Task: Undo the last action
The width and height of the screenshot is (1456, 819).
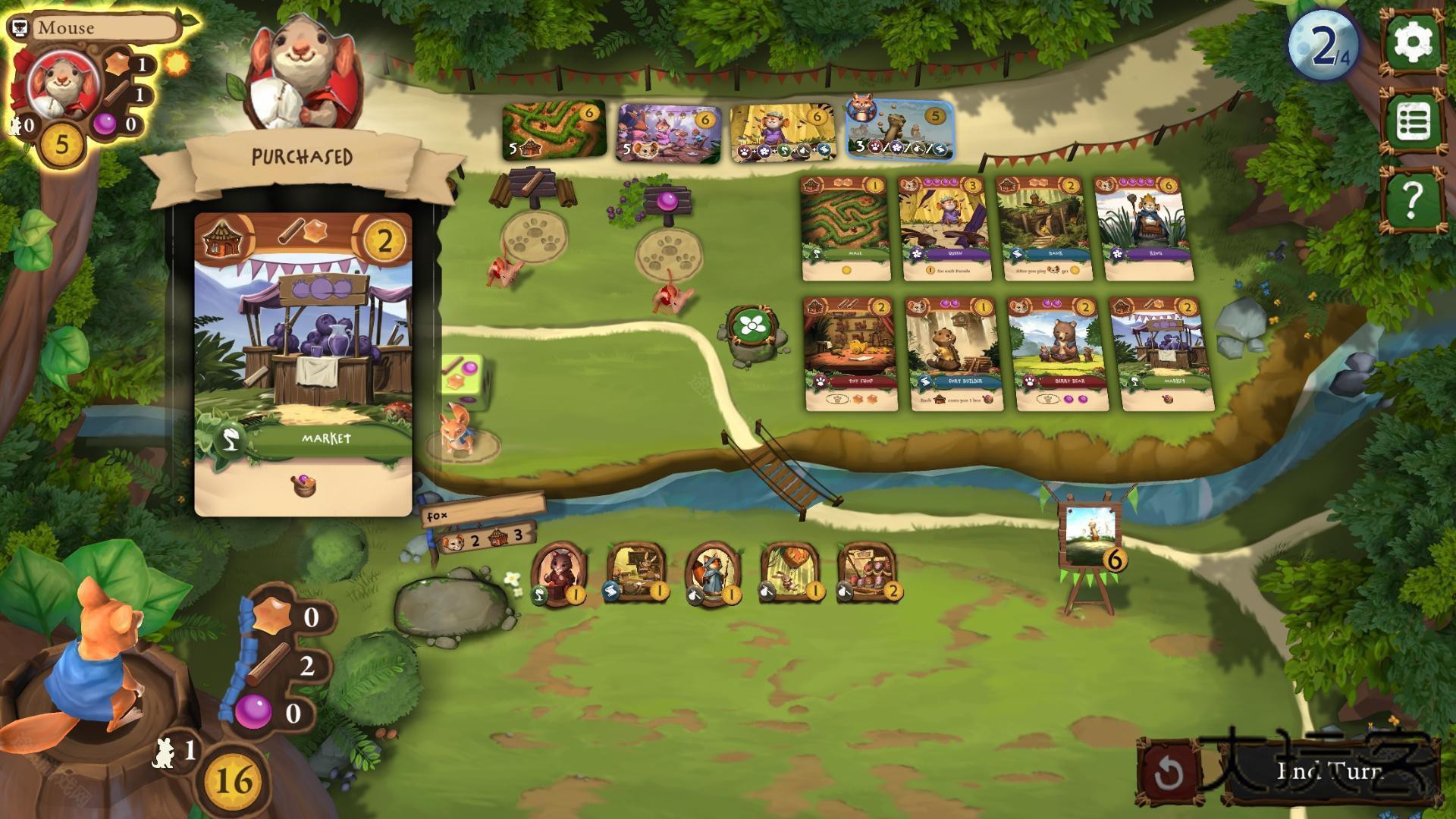Action: (1169, 773)
